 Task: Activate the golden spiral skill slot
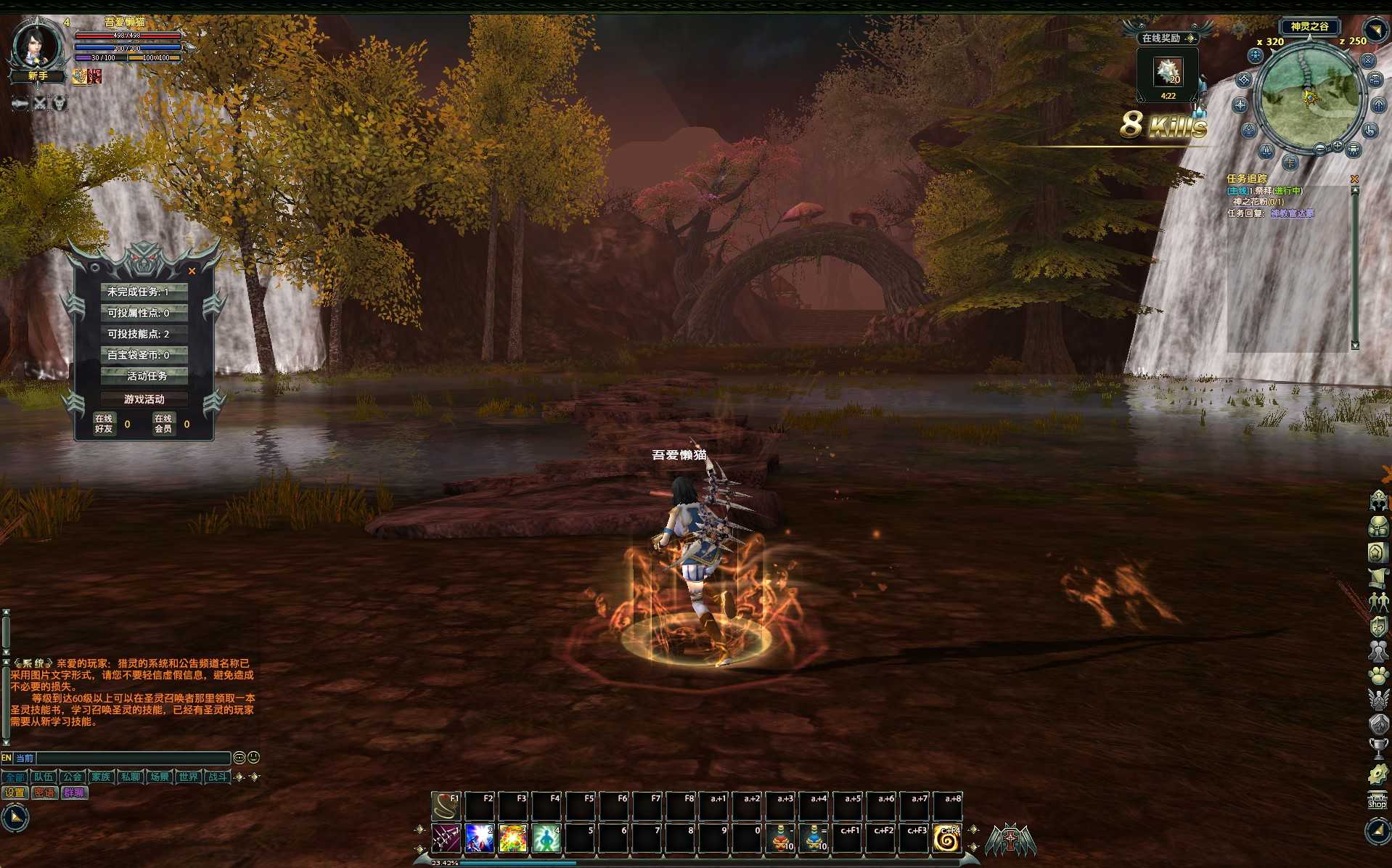pyautogui.click(x=946, y=838)
